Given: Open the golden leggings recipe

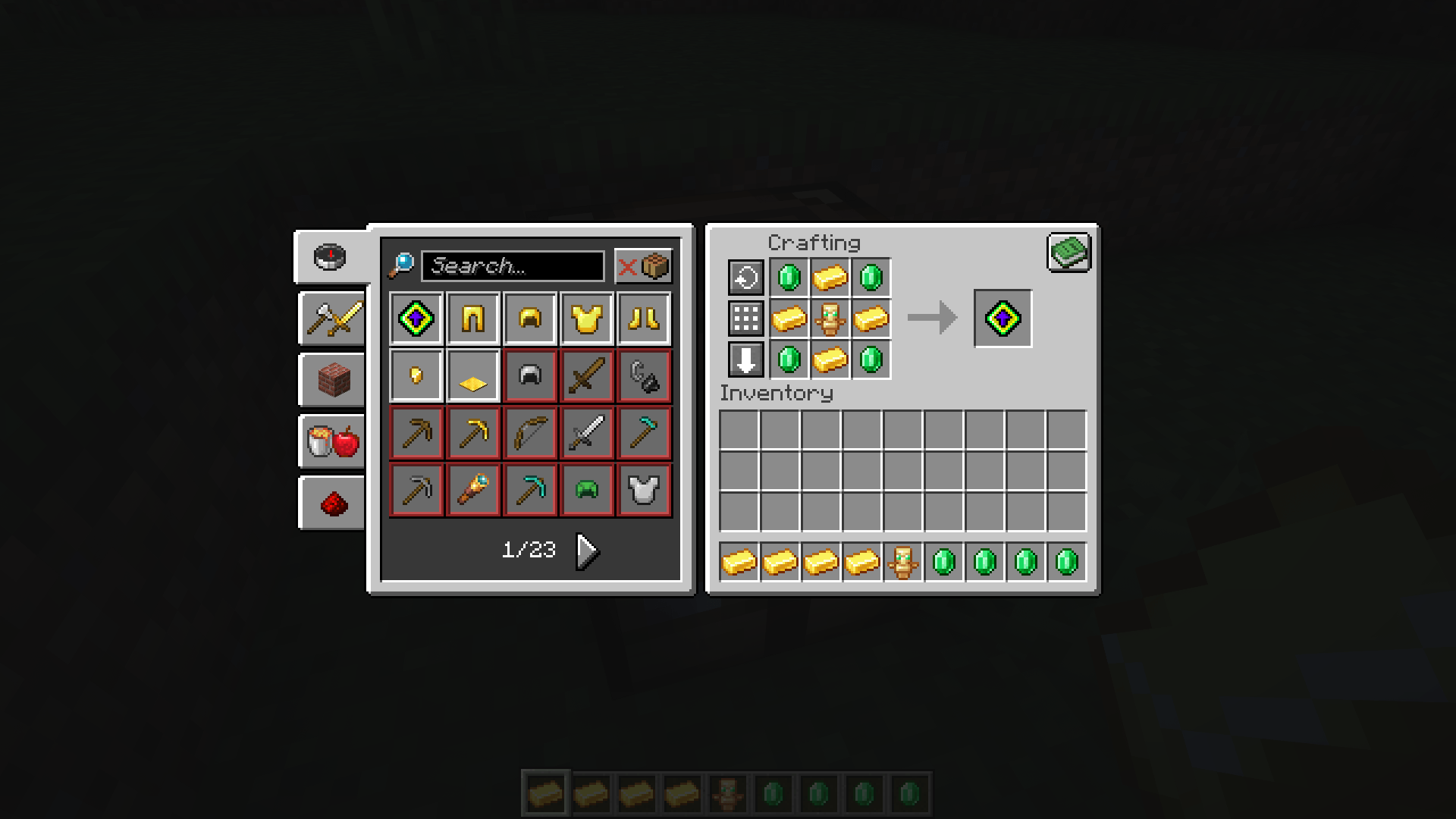Looking at the screenshot, I should (x=472, y=318).
